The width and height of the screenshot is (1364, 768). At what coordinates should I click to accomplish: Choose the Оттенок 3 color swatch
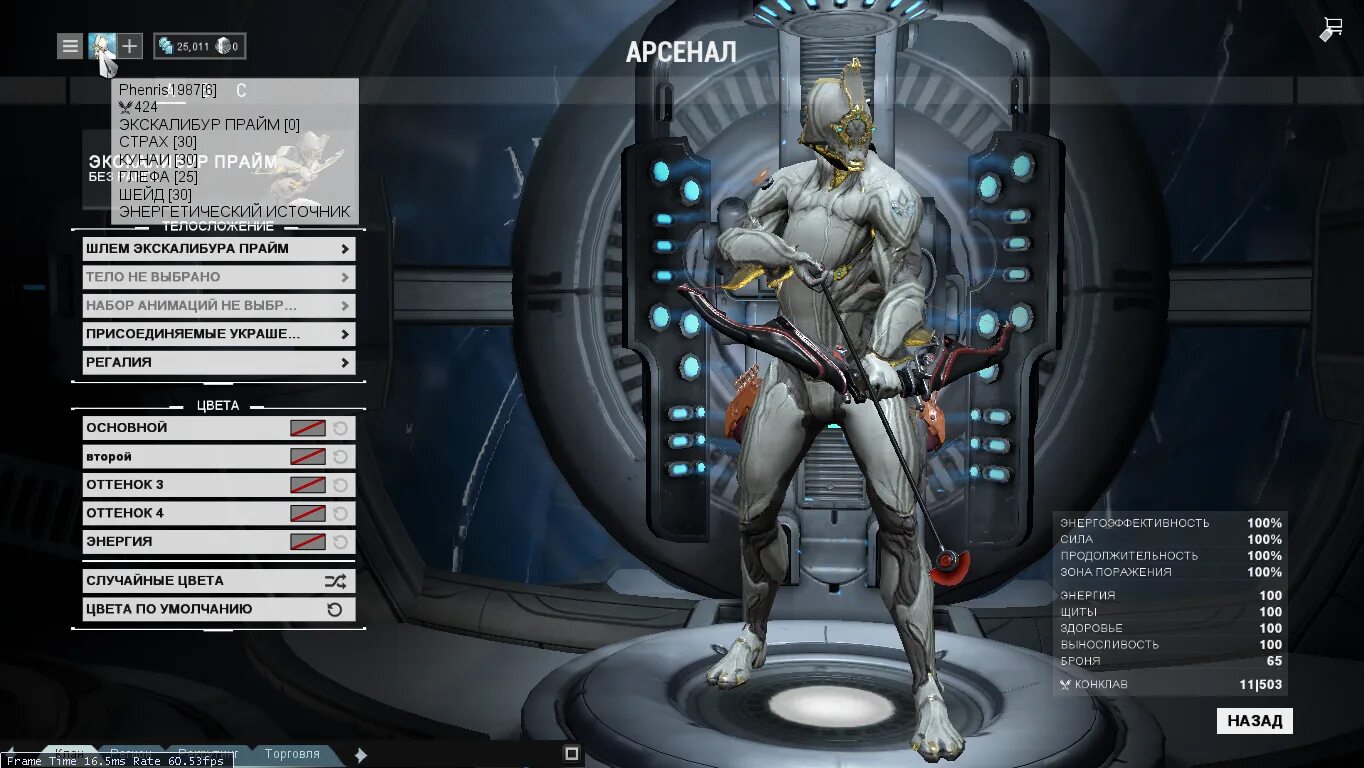pyautogui.click(x=308, y=485)
